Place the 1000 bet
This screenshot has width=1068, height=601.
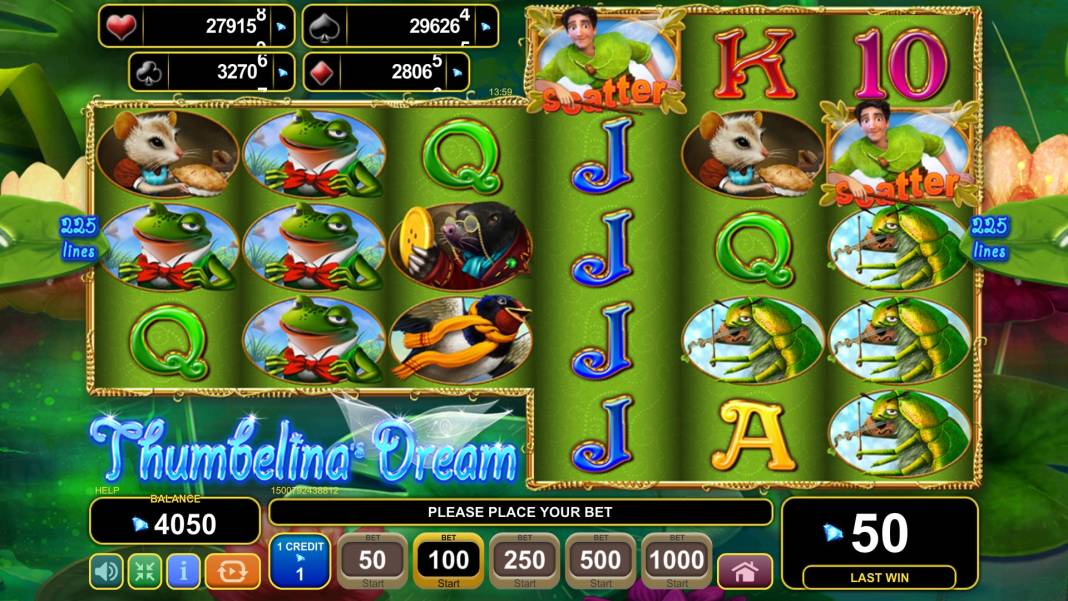click(x=676, y=561)
